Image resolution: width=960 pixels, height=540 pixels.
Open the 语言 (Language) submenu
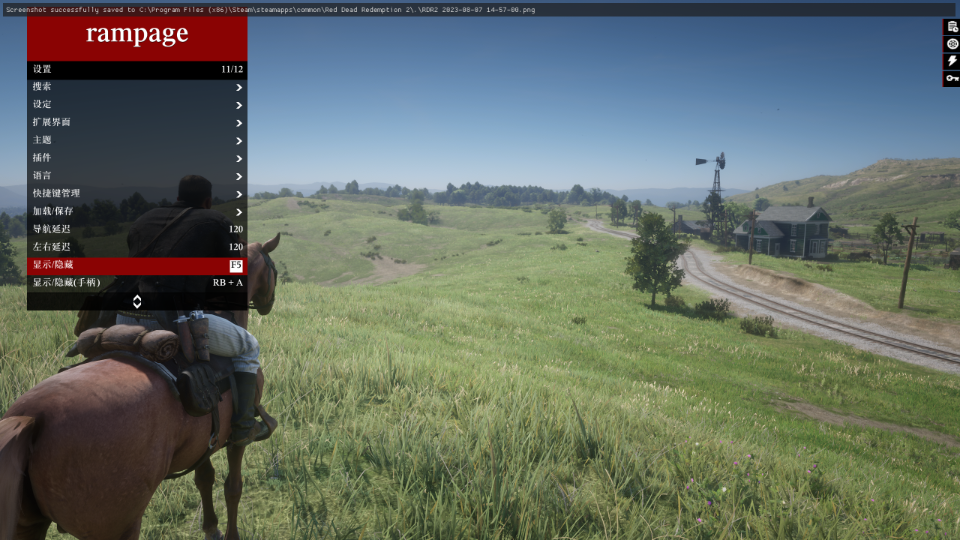pos(137,176)
